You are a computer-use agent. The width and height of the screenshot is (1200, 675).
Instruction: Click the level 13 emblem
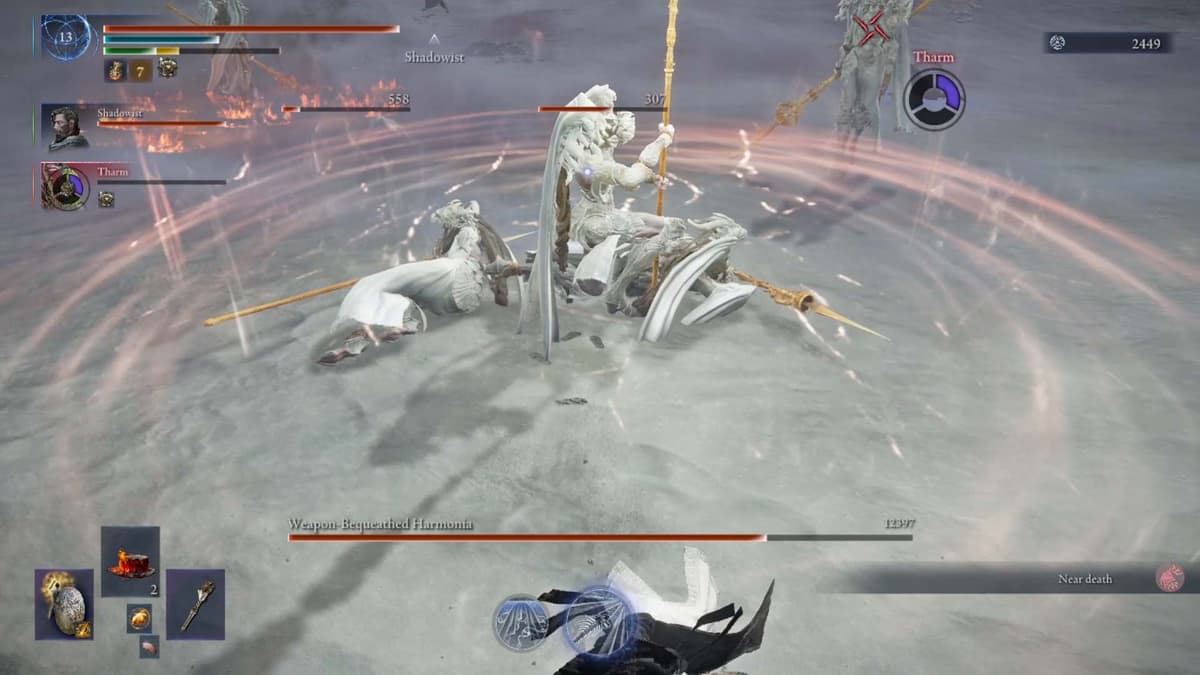click(66, 37)
